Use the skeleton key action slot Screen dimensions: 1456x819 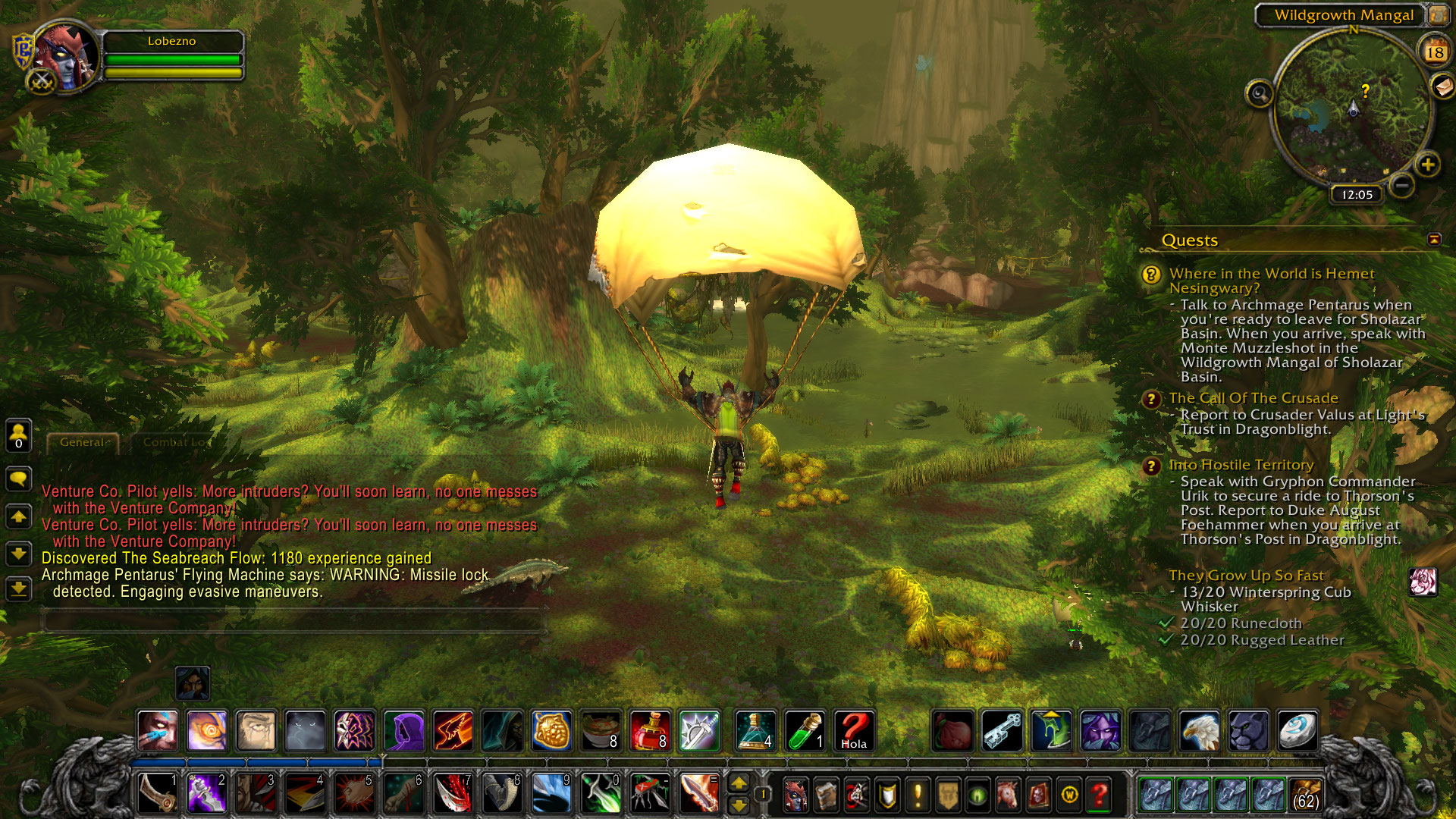[x=1002, y=731]
